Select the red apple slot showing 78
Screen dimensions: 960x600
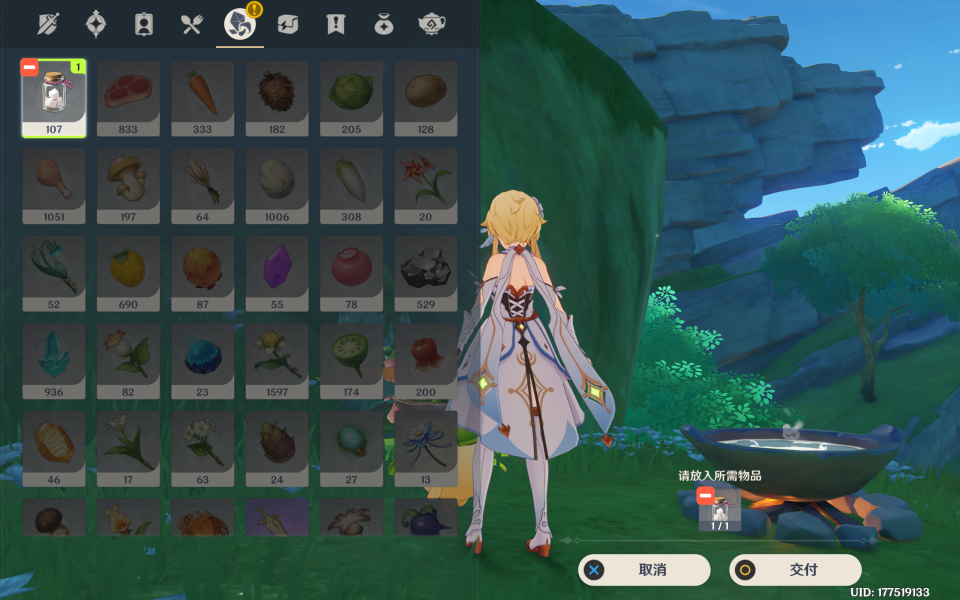[352, 273]
